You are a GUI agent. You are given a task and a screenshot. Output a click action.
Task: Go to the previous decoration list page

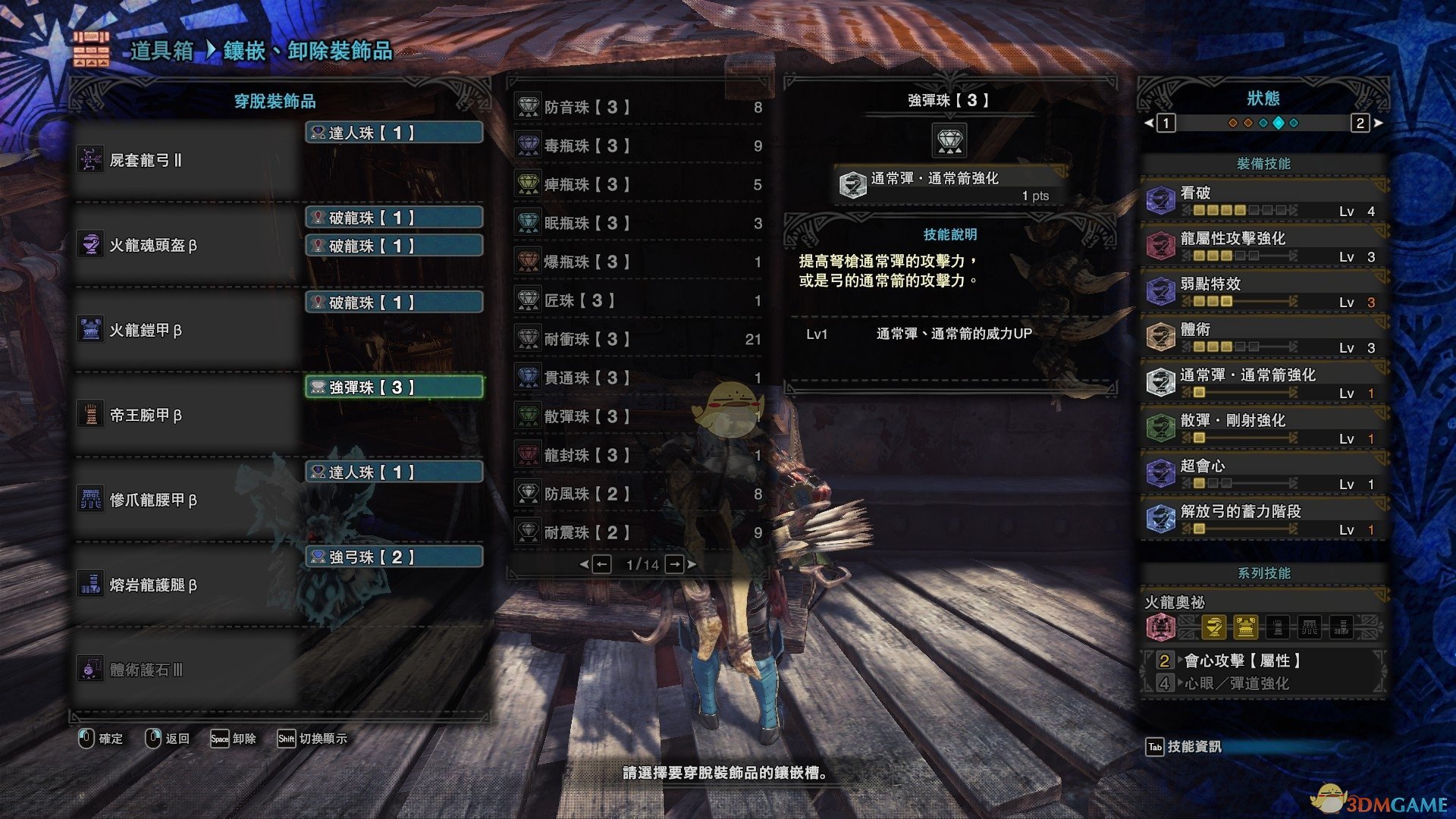click(601, 564)
